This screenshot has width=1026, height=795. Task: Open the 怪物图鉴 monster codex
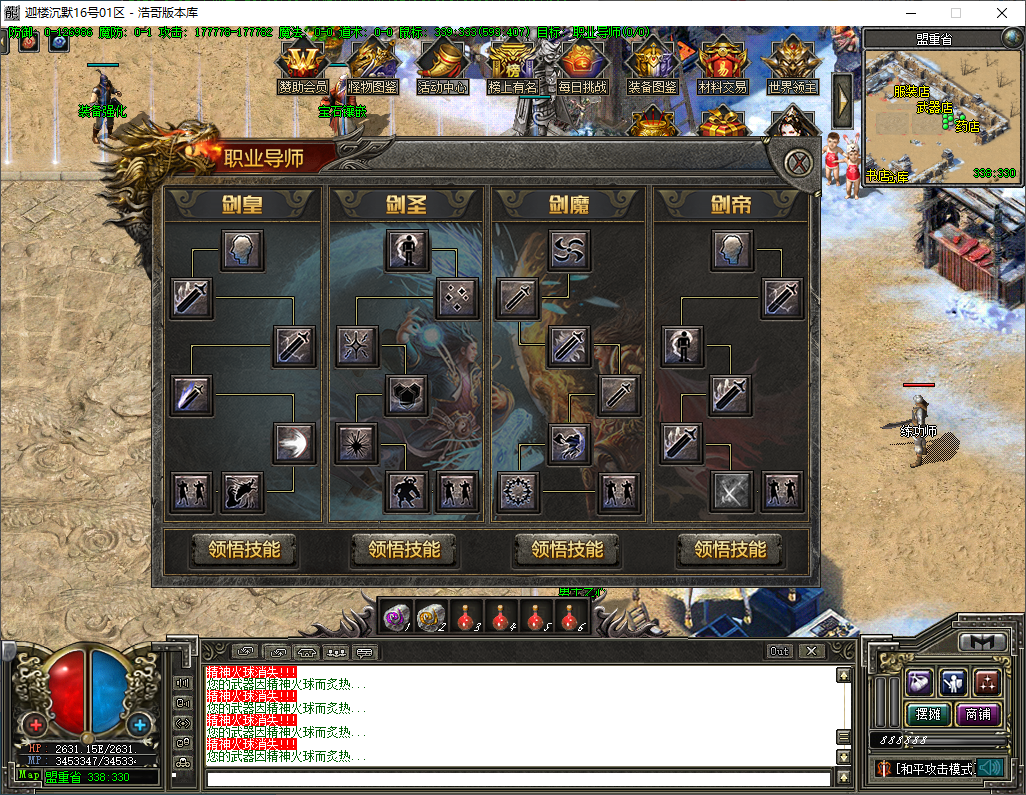coord(372,67)
